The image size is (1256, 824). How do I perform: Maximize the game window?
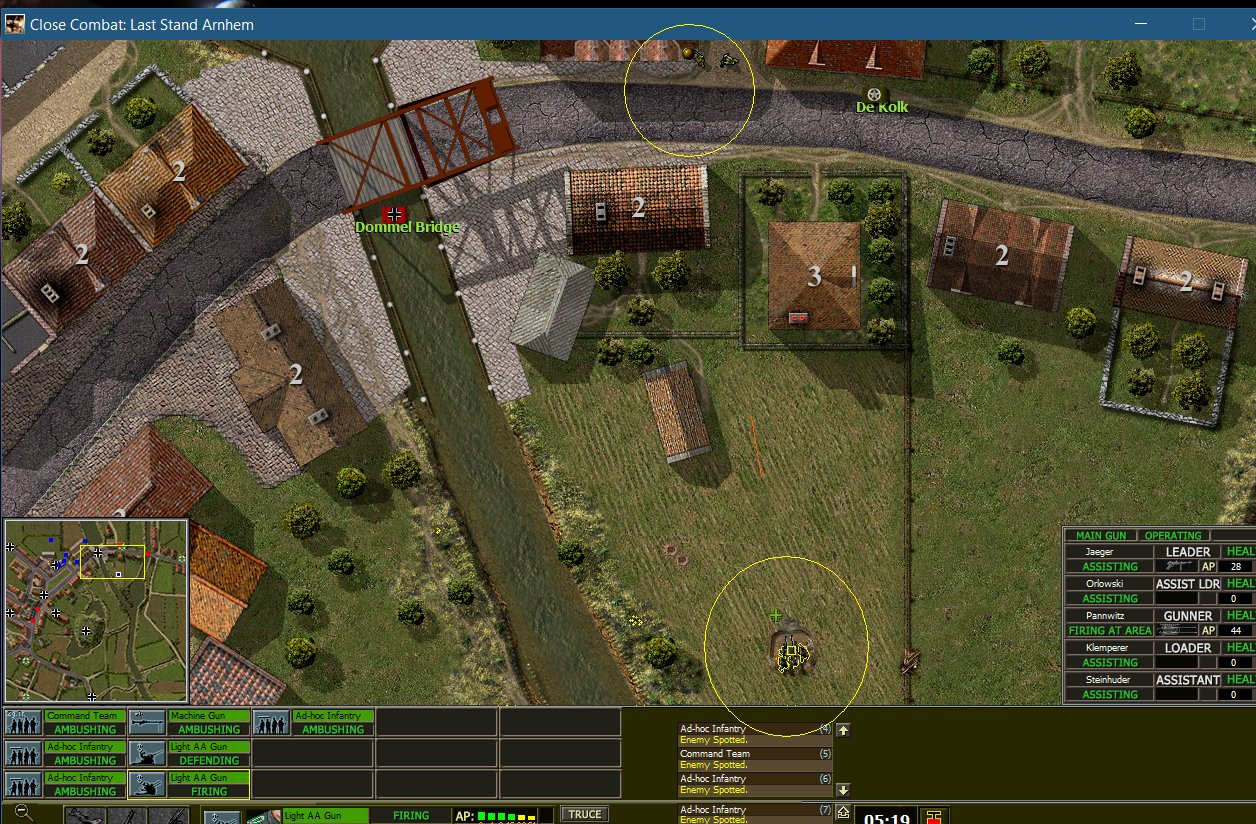pos(1198,24)
